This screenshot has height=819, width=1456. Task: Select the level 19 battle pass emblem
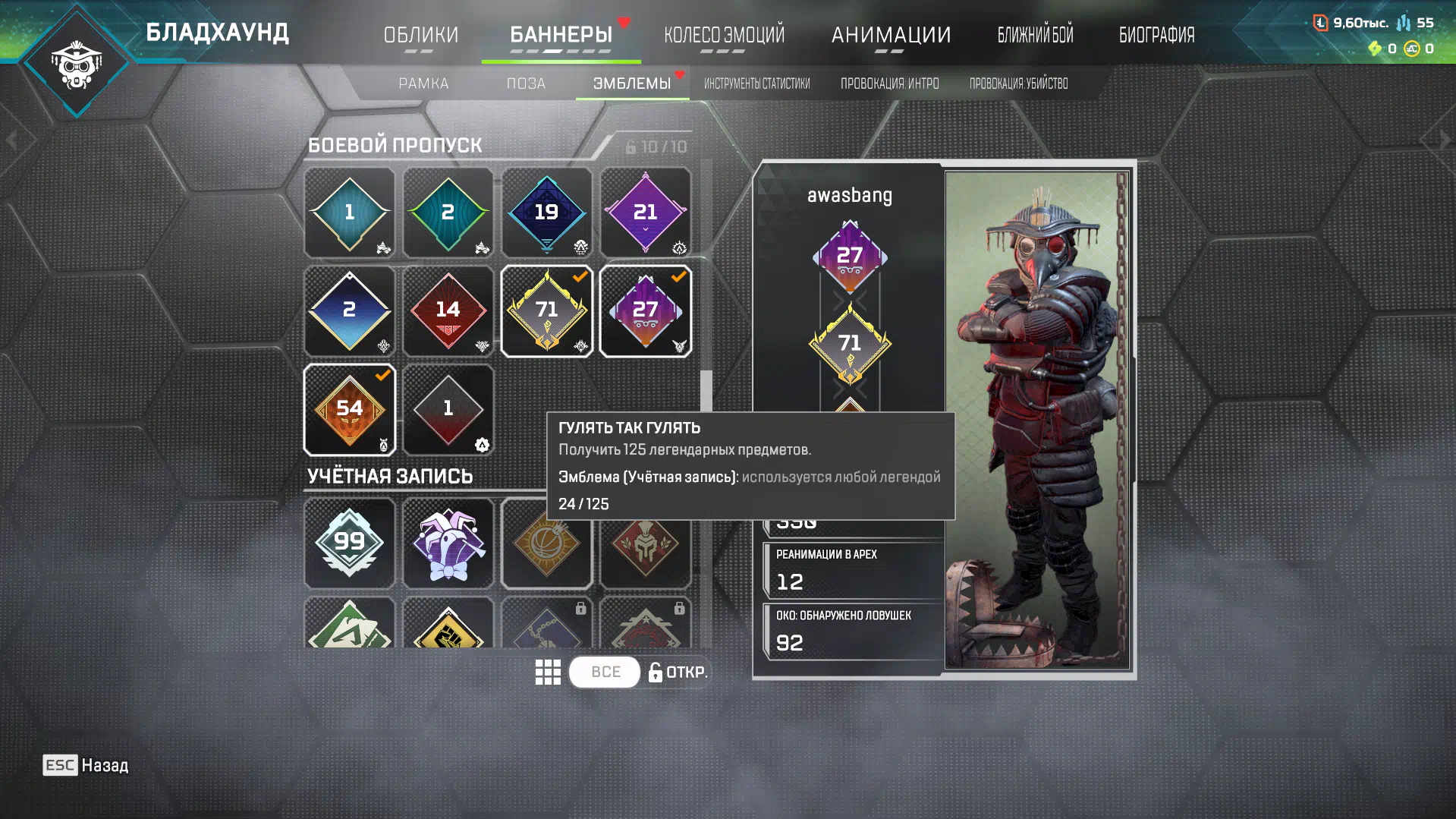click(546, 213)
